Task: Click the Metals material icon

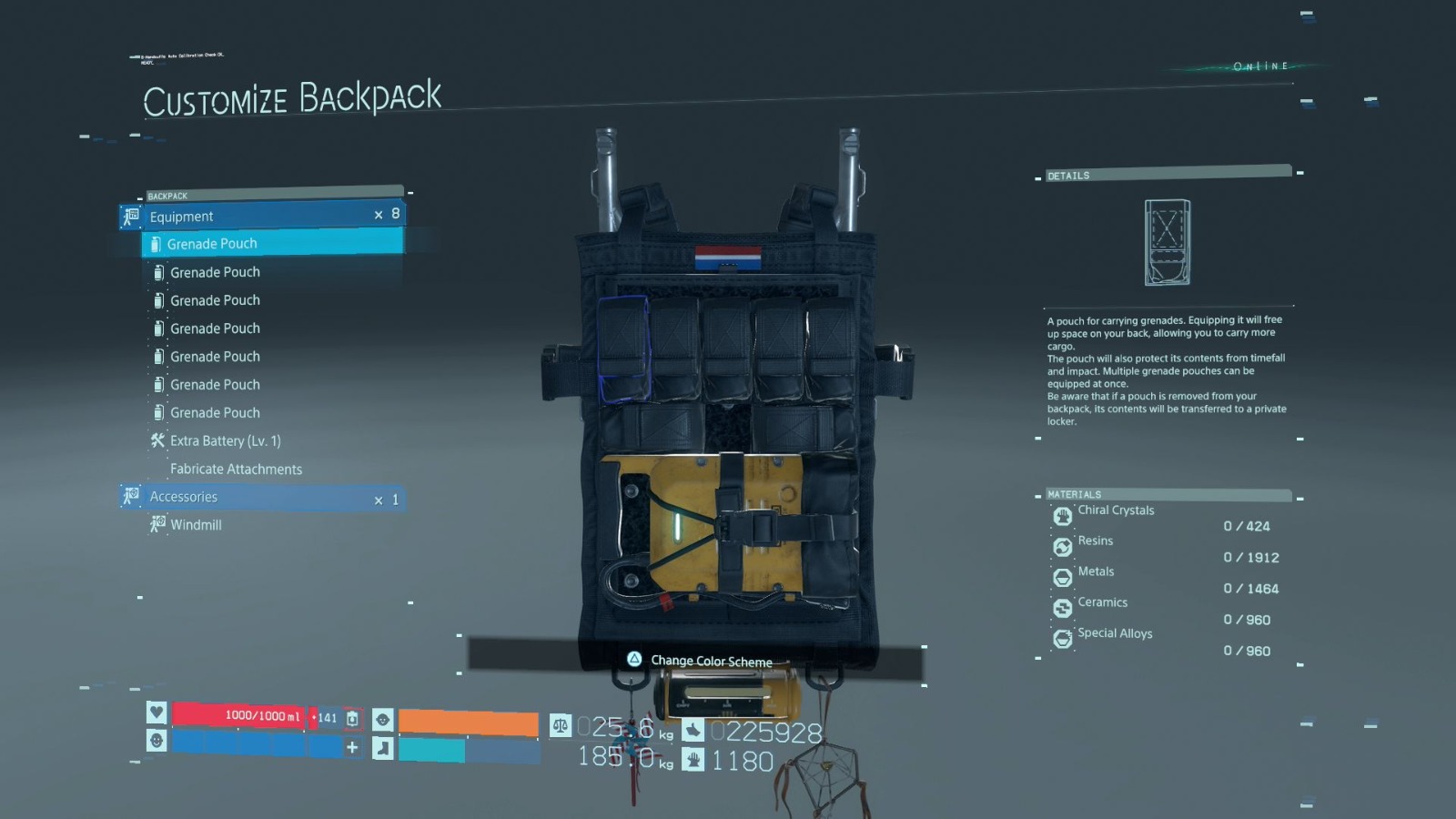Action: [x=1062, y=578]
